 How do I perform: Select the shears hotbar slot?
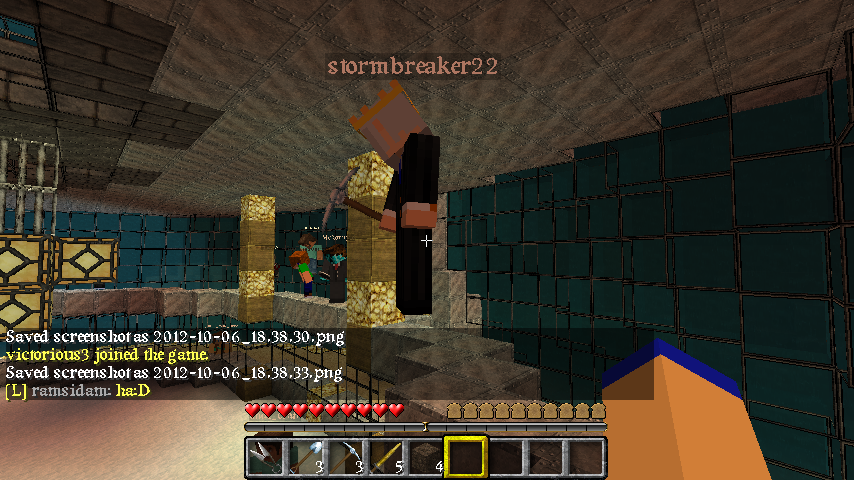click(x=266, y=458)
